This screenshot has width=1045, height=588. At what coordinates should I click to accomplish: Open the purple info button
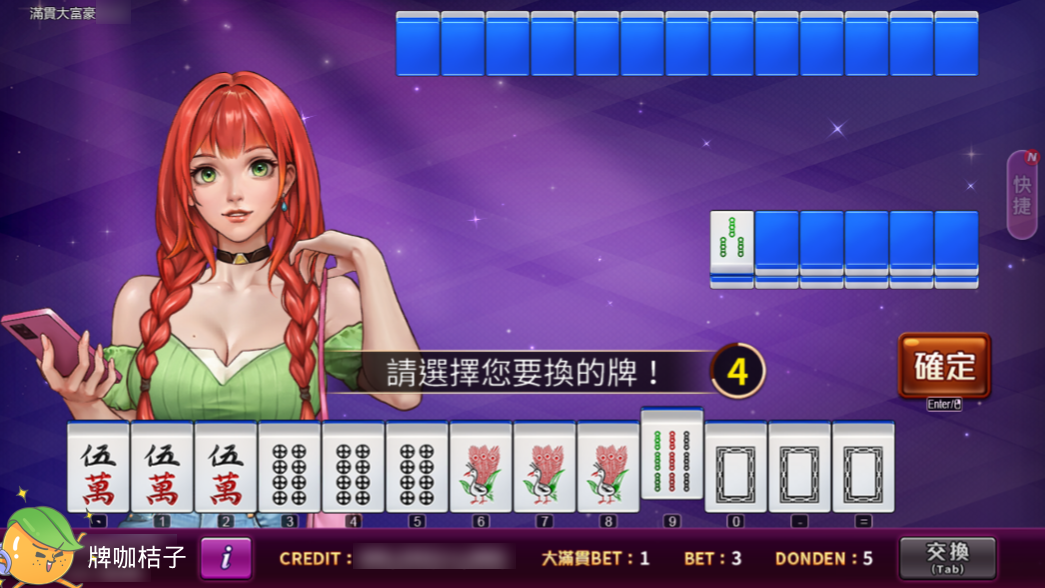226,558
